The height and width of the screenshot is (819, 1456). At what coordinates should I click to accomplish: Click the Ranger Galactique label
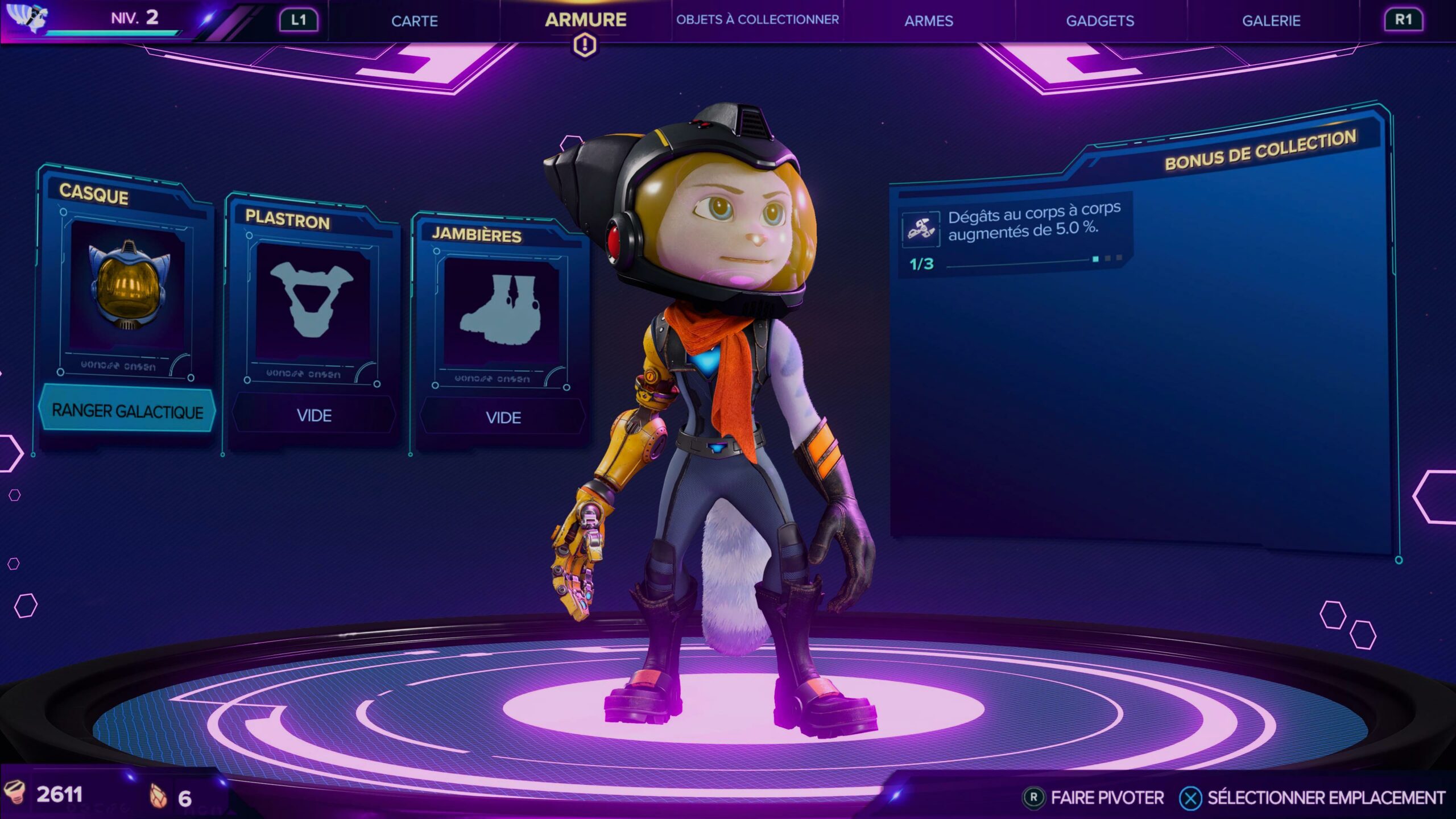(x=127, y=411)
